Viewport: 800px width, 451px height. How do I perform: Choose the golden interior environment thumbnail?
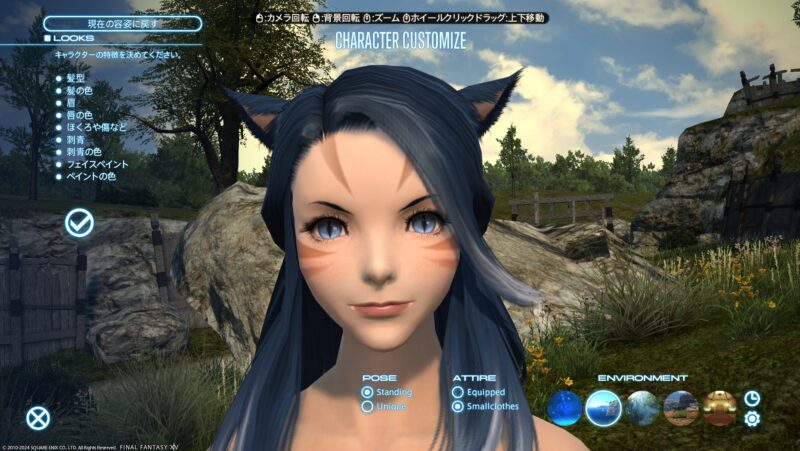719,408
